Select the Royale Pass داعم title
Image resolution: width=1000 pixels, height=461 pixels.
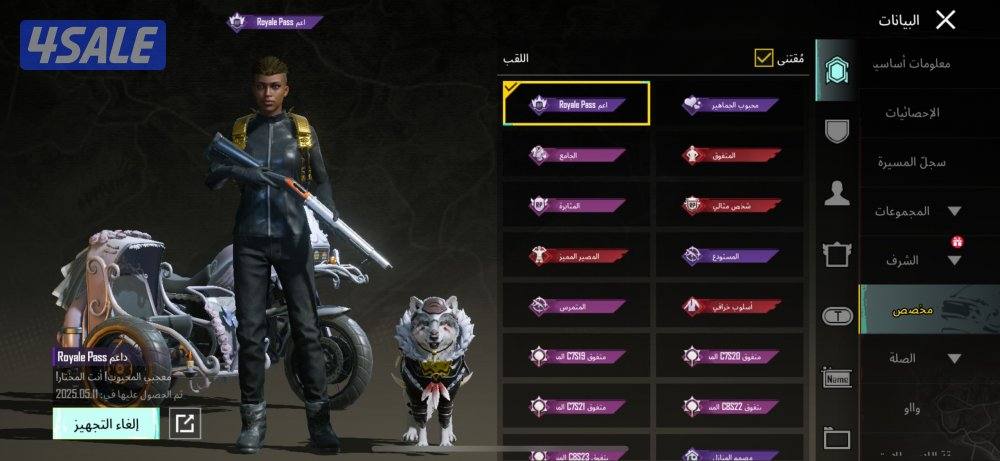coord(577,104)
